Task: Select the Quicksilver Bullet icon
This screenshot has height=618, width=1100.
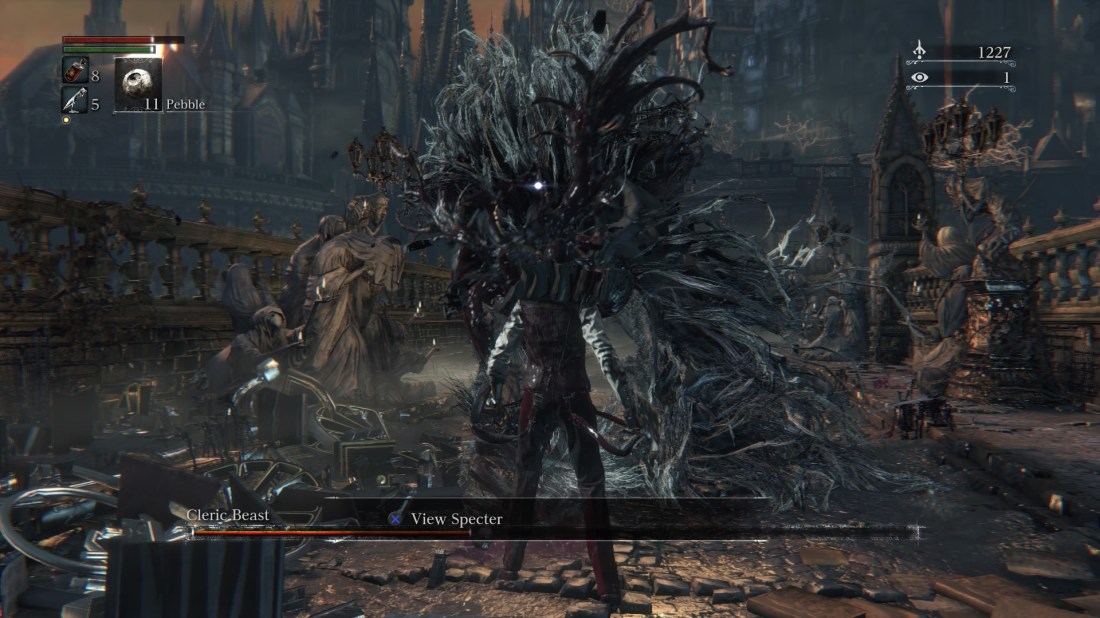Action: coord(75,100)
